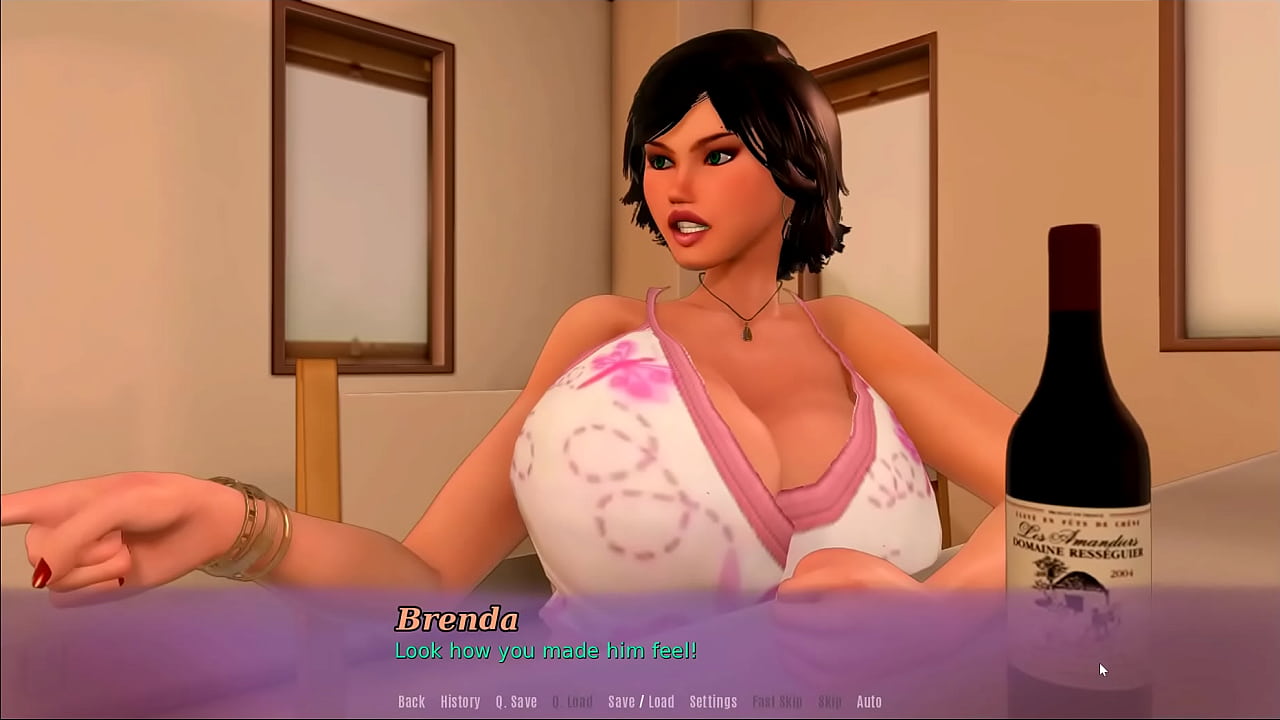Toggle Auto dialogue advance
This screenshot has width=1280, height=720.
coord(869,702)
